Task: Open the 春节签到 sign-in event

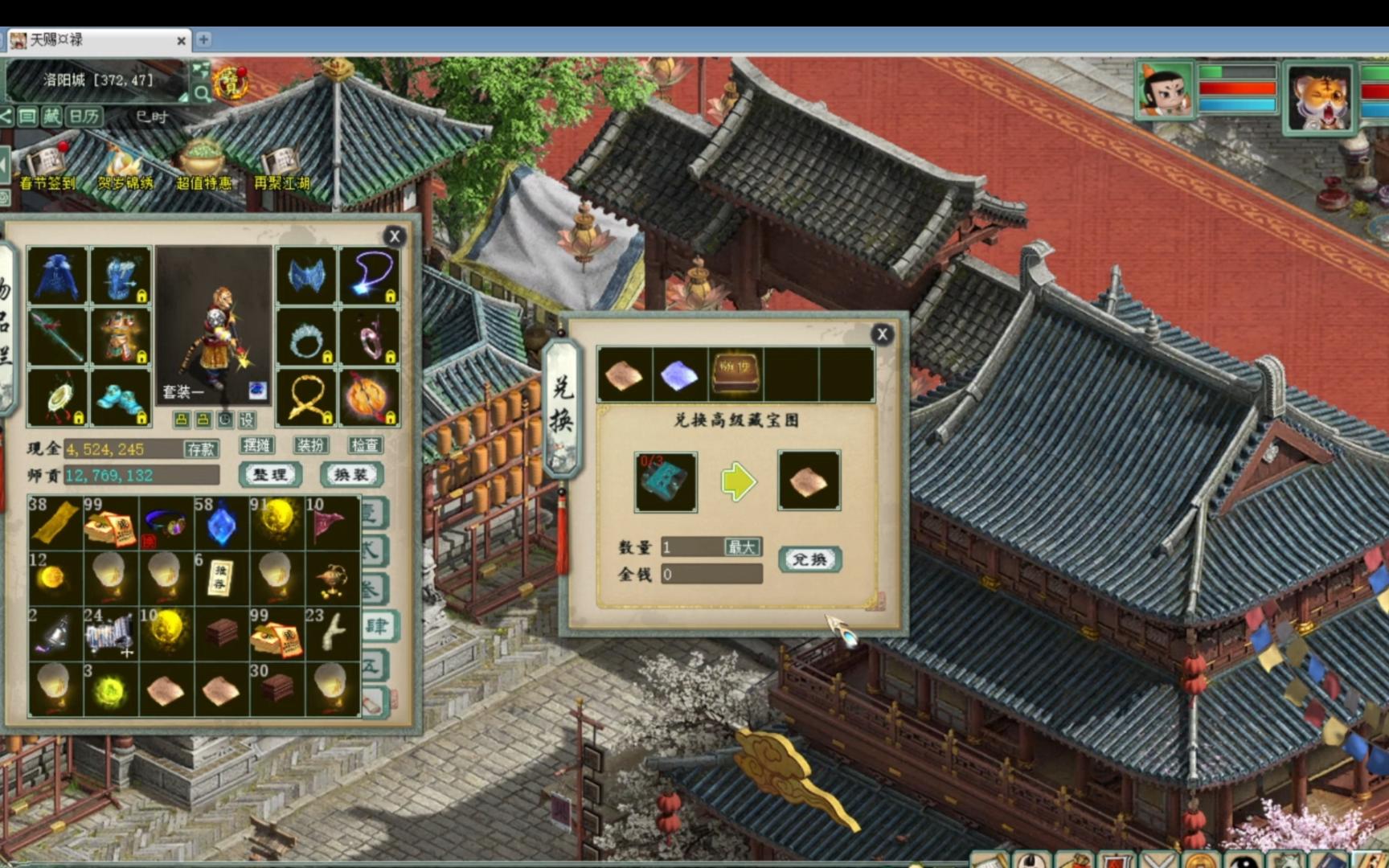Action: point(47,169)
